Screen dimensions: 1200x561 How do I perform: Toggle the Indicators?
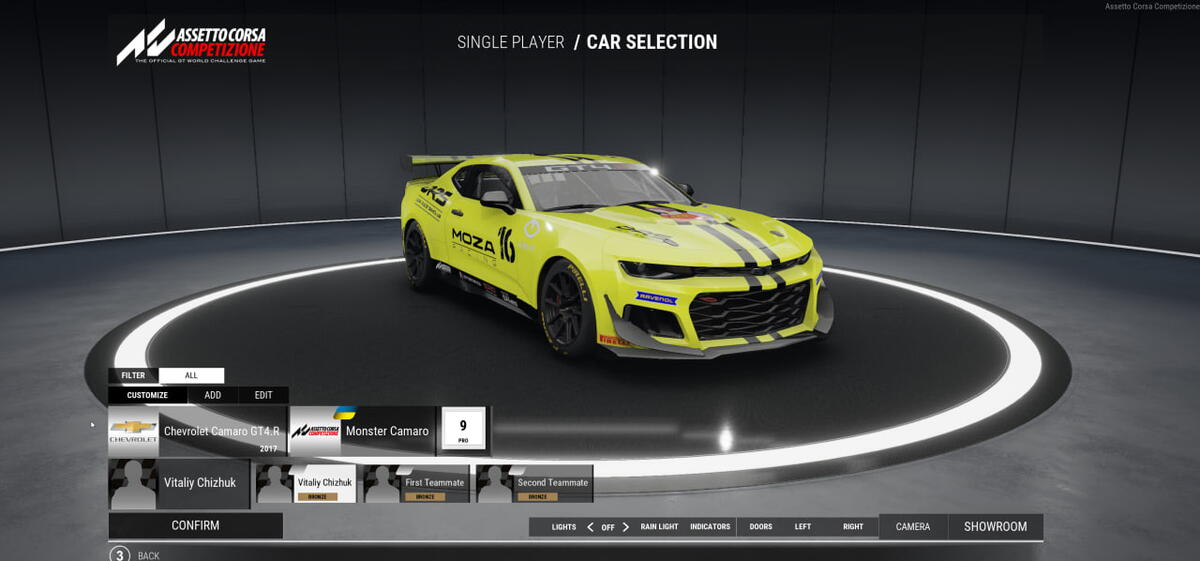[710, 527]
